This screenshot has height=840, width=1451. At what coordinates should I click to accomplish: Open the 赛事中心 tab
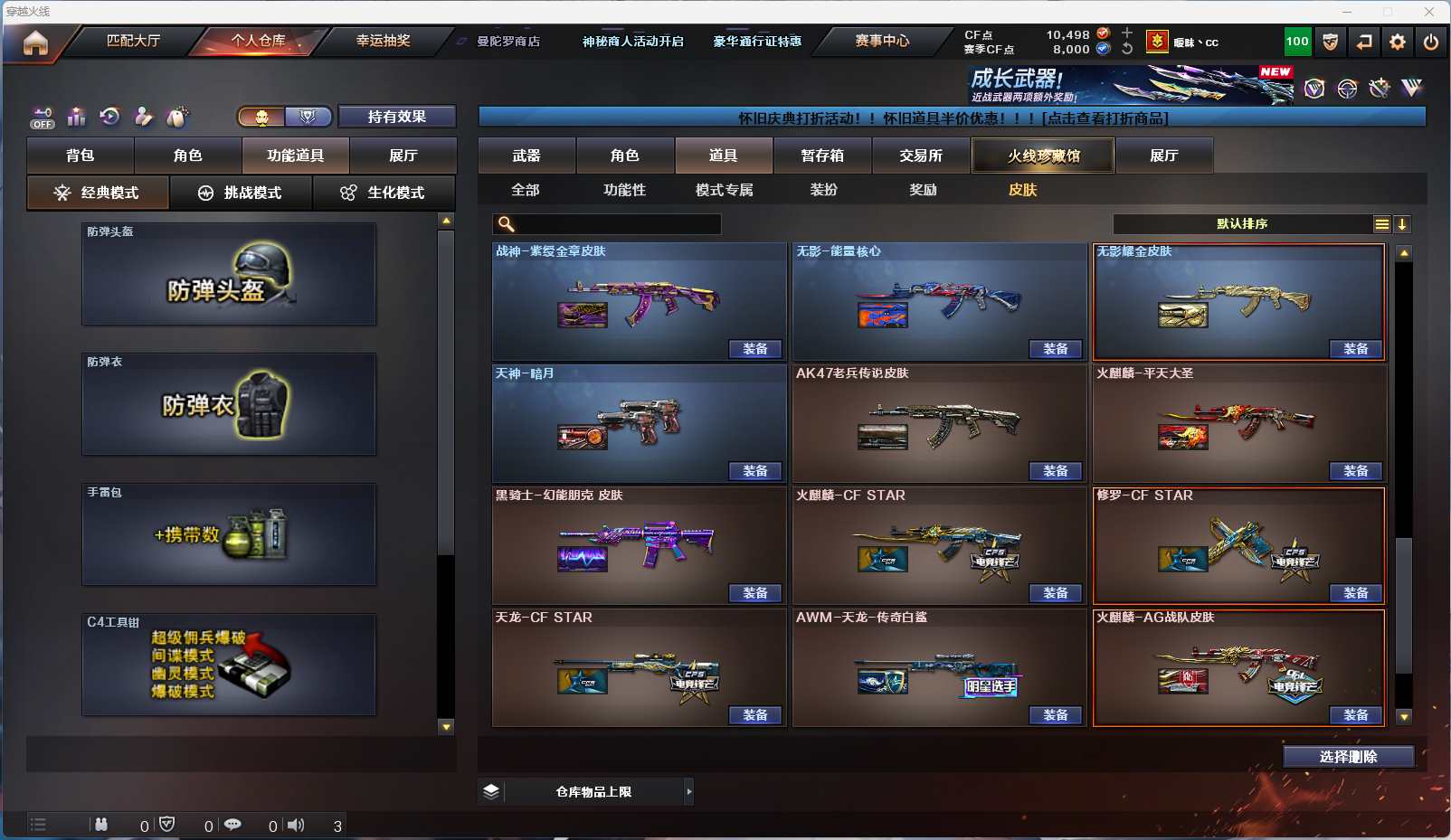[882, 41]
